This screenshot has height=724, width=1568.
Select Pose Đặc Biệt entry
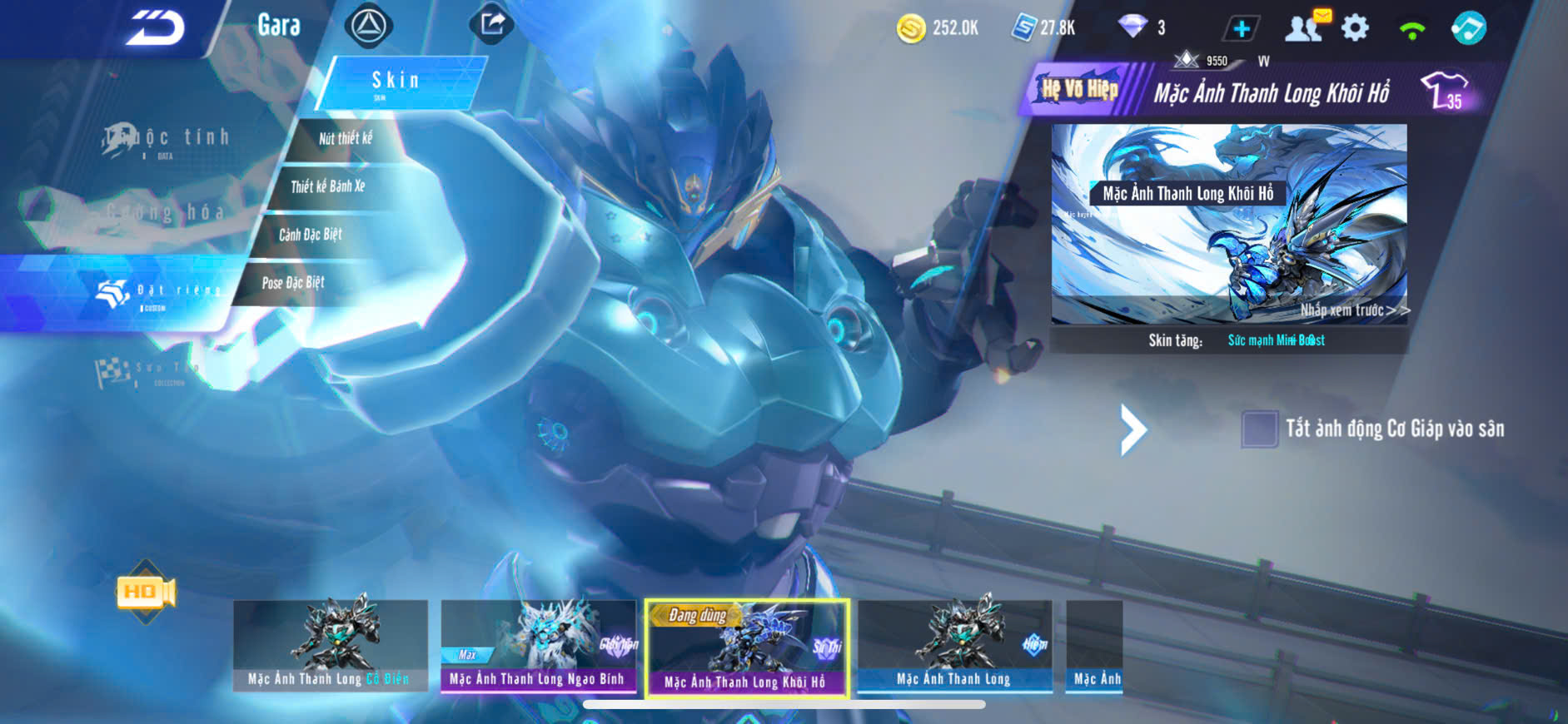293,283
